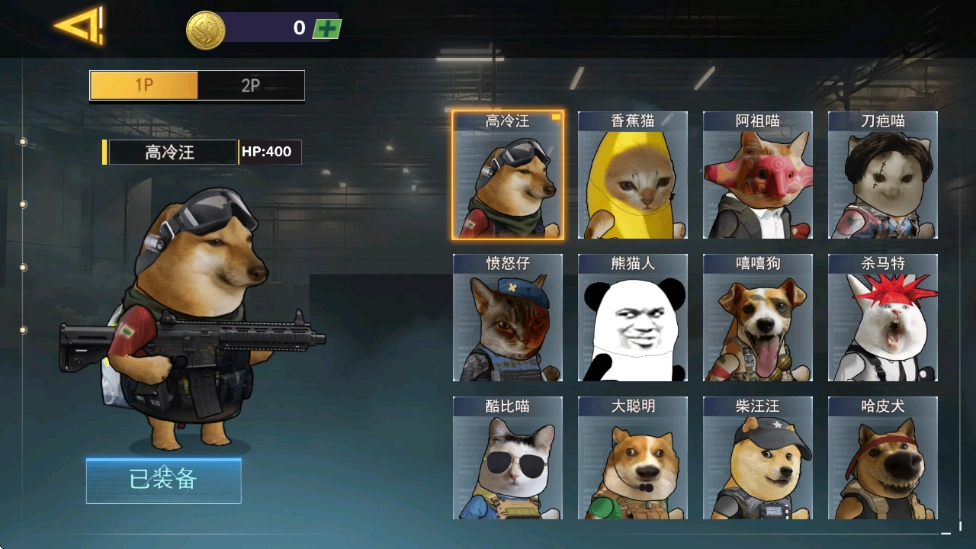Select the 高冷汪 goggles dog character
This screenshot has width=976, height=549.
[507, 176]
